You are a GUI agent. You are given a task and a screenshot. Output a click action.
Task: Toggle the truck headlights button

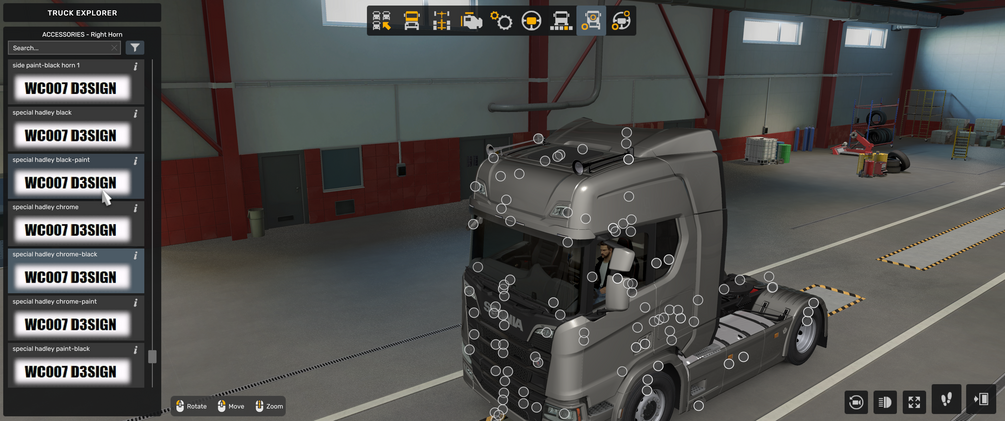coord(884,402)
